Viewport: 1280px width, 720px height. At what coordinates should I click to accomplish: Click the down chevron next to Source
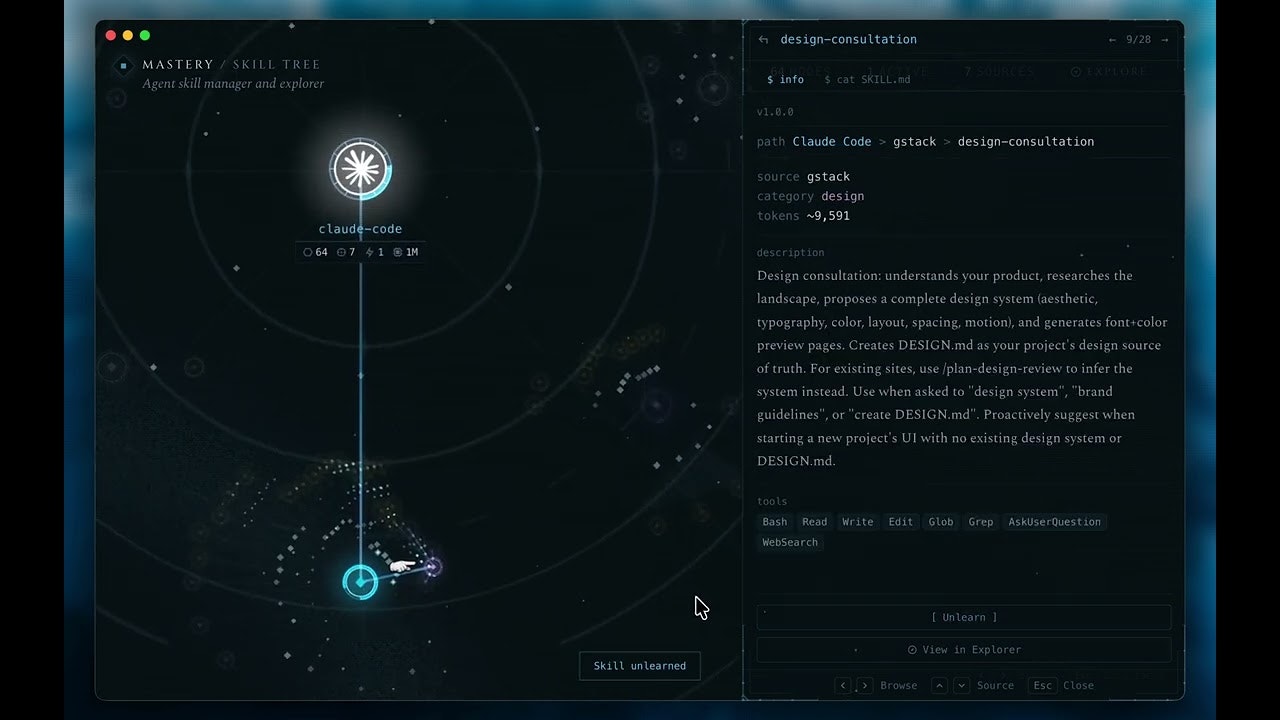tap(960, 685)
